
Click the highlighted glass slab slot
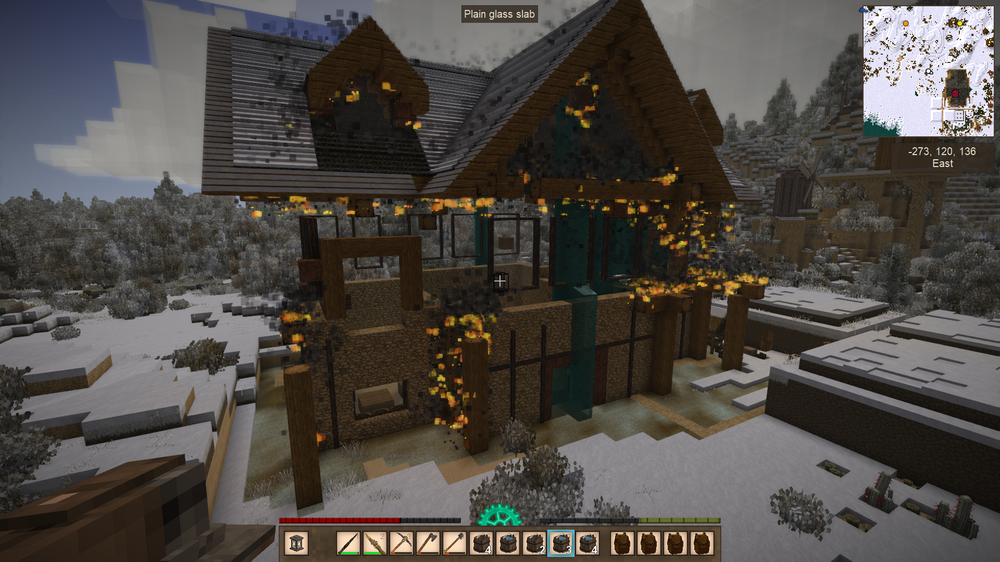560,543
